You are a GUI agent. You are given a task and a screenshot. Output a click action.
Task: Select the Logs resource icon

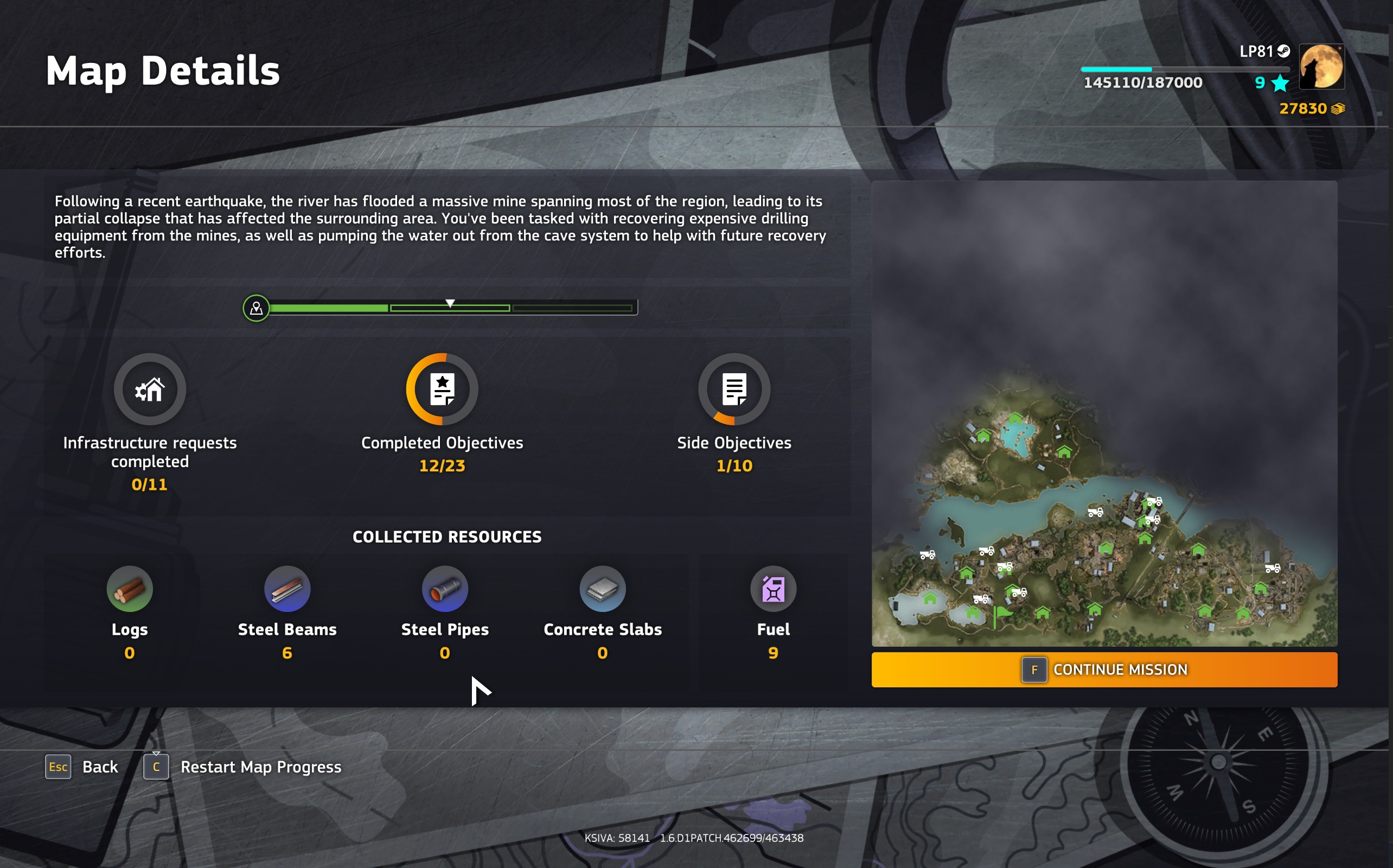click(x=129, y=589)
